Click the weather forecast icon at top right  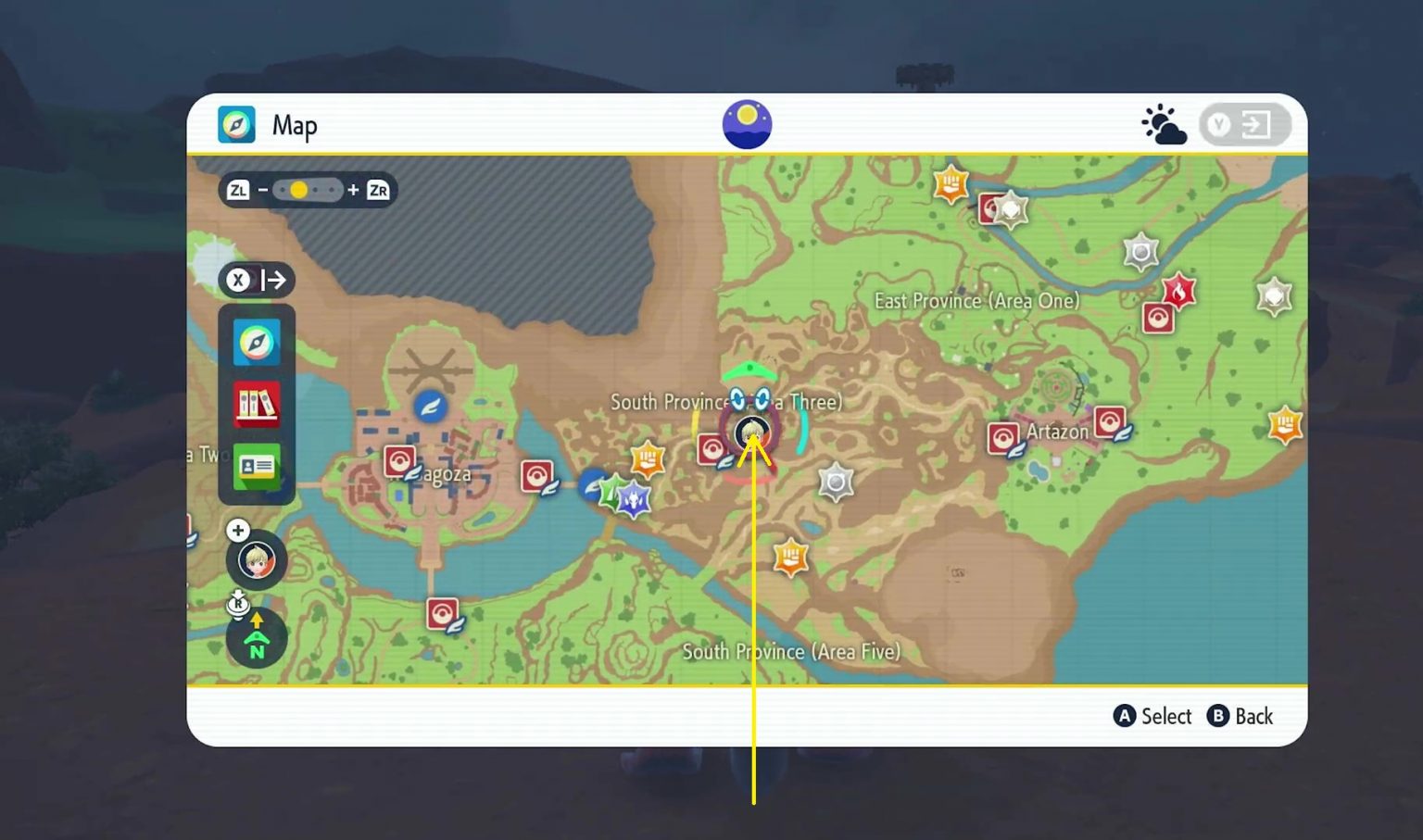(1164, 123)
